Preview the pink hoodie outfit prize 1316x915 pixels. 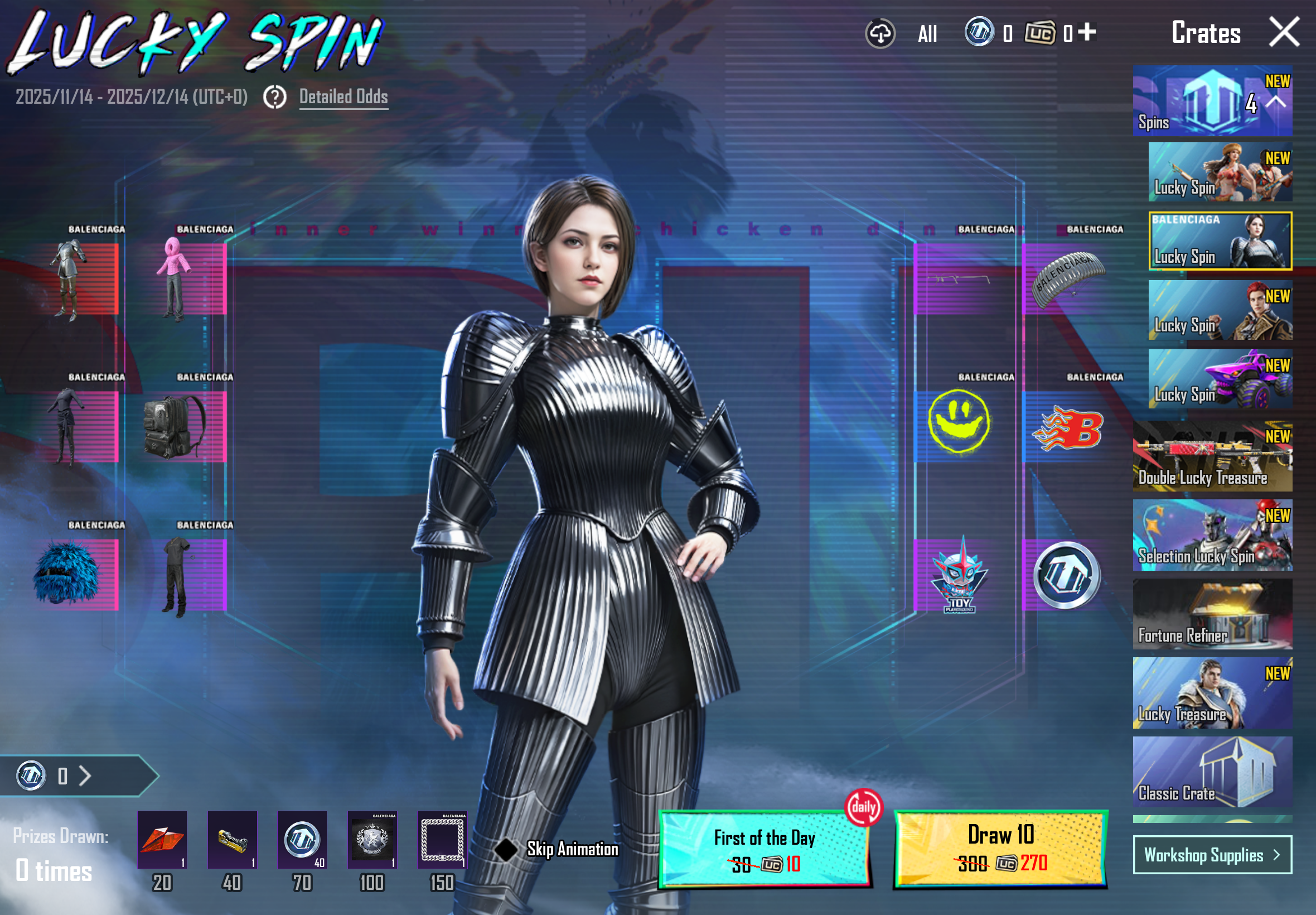175,279
